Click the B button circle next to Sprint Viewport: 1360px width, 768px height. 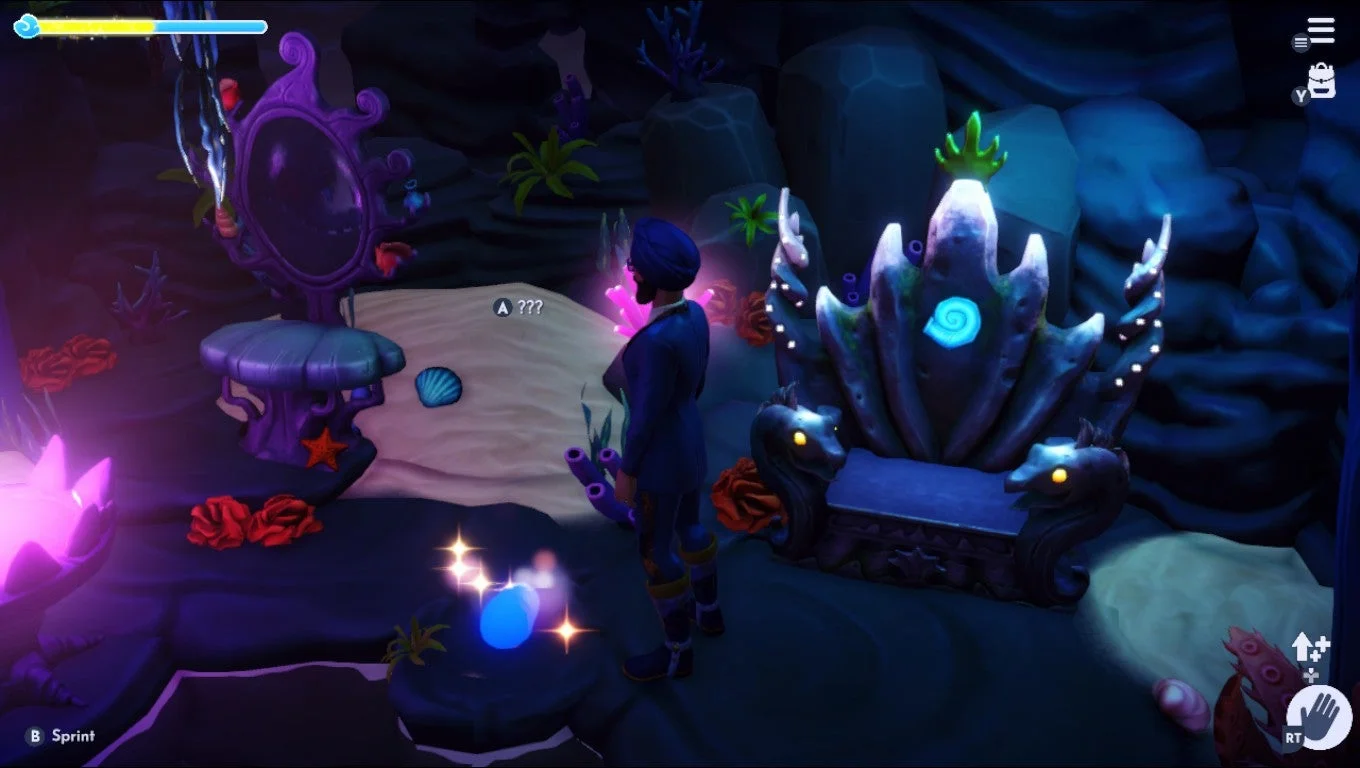coord(36,735)
